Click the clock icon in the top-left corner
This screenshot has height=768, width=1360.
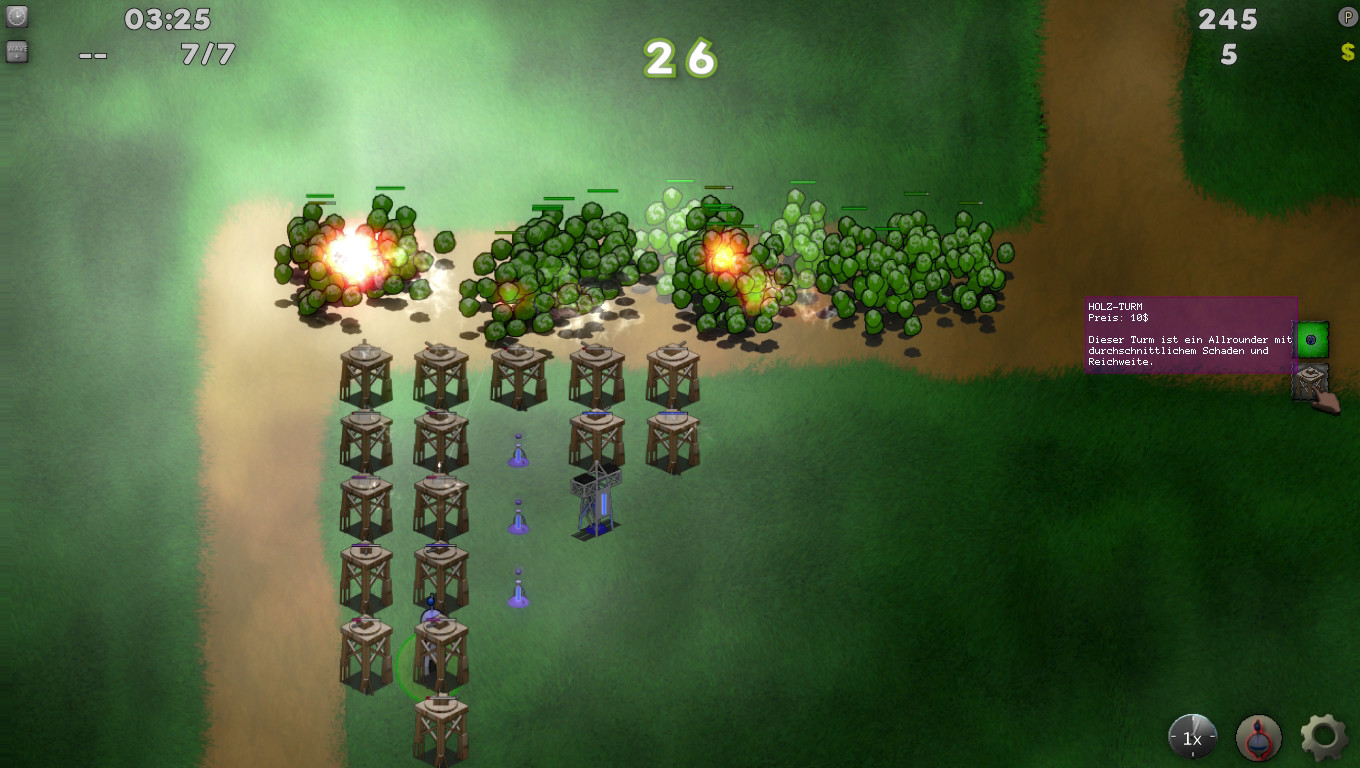[16, 17]
